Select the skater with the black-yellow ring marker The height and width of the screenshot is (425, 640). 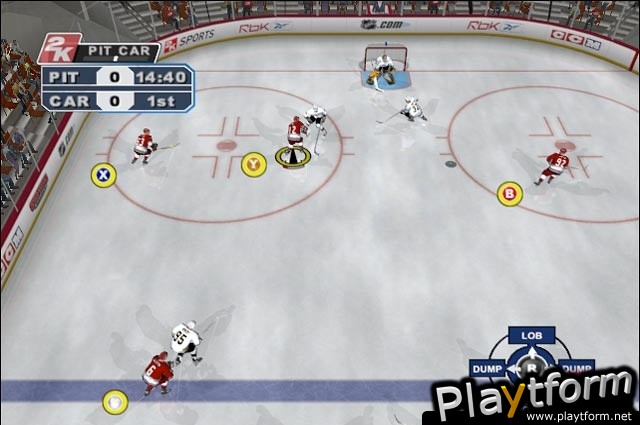tap(296, 140)
